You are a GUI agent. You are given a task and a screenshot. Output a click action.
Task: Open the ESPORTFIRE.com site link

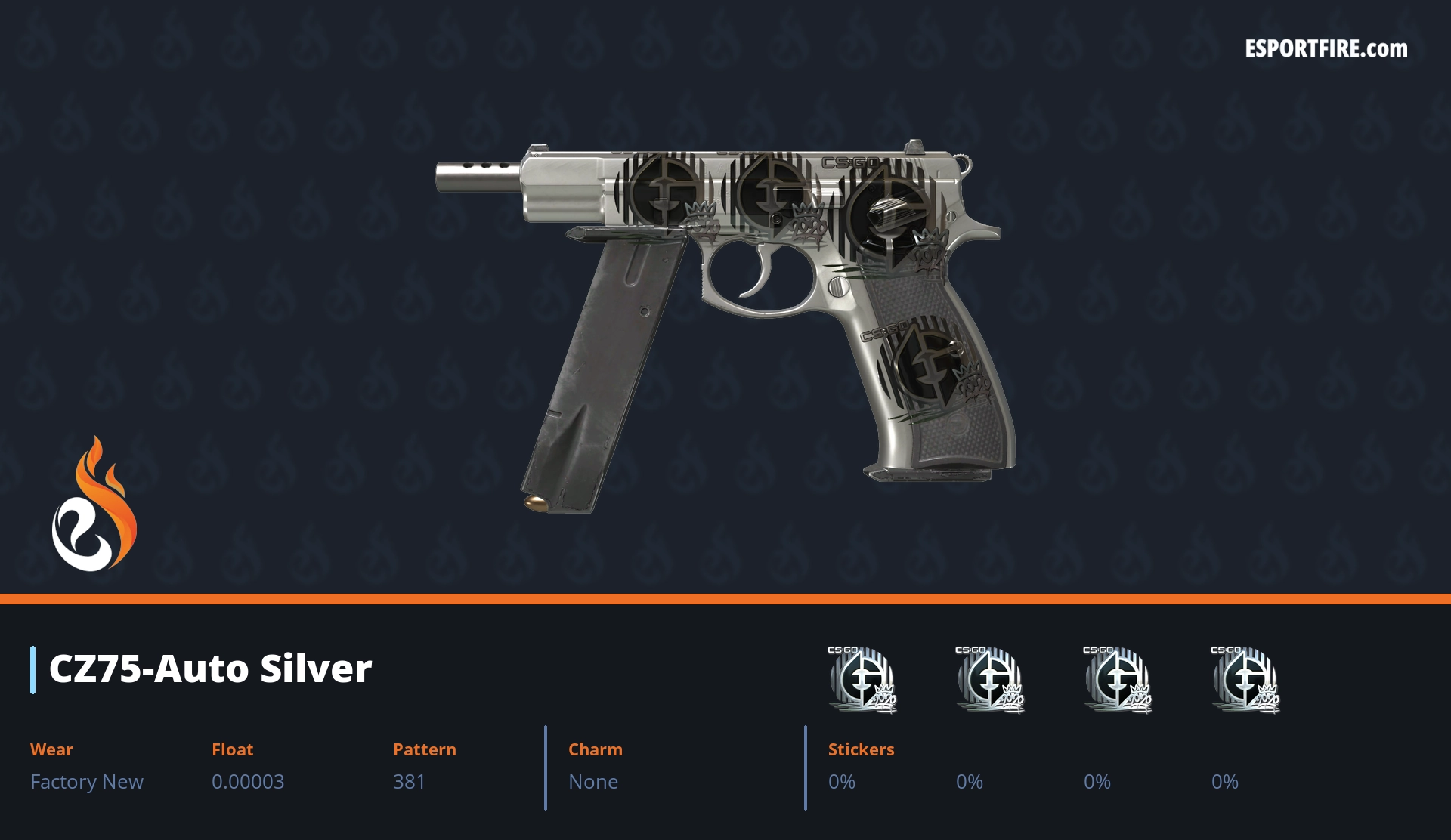tap(1326, 49)
